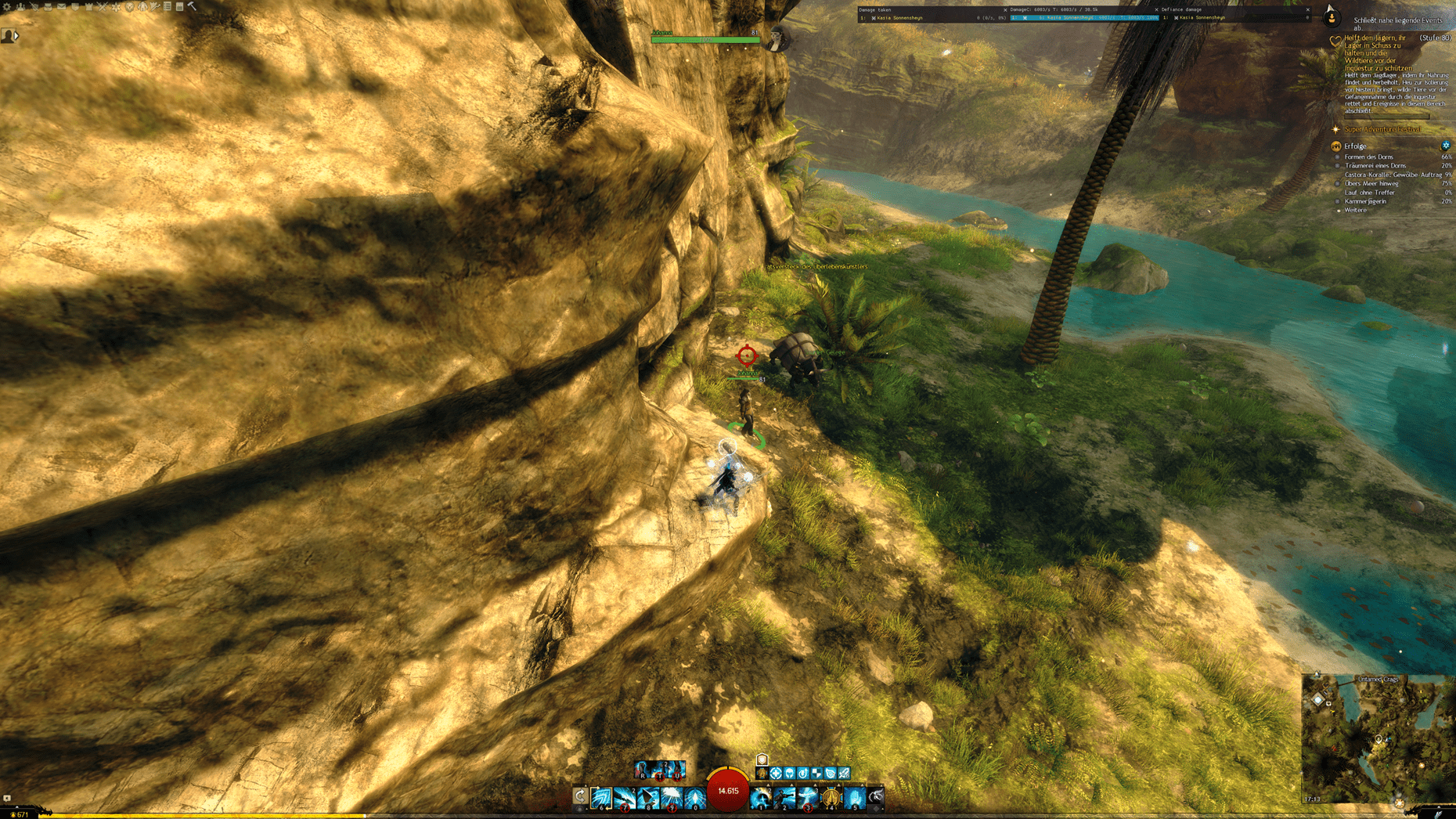Use the healing skill in slot 1
The height and width of the screenshot is (819, 1456).
[760, 797]
